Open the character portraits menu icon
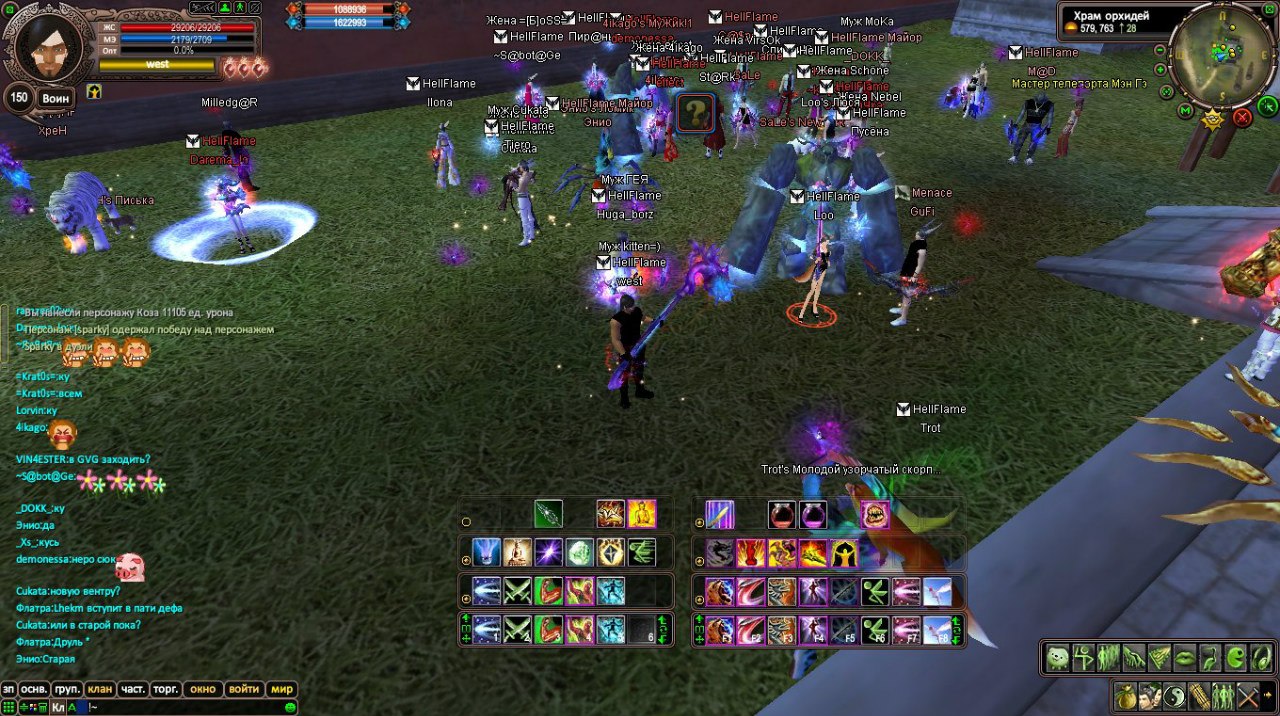This screenshot has width=1280, height=716. (1150, 694)
